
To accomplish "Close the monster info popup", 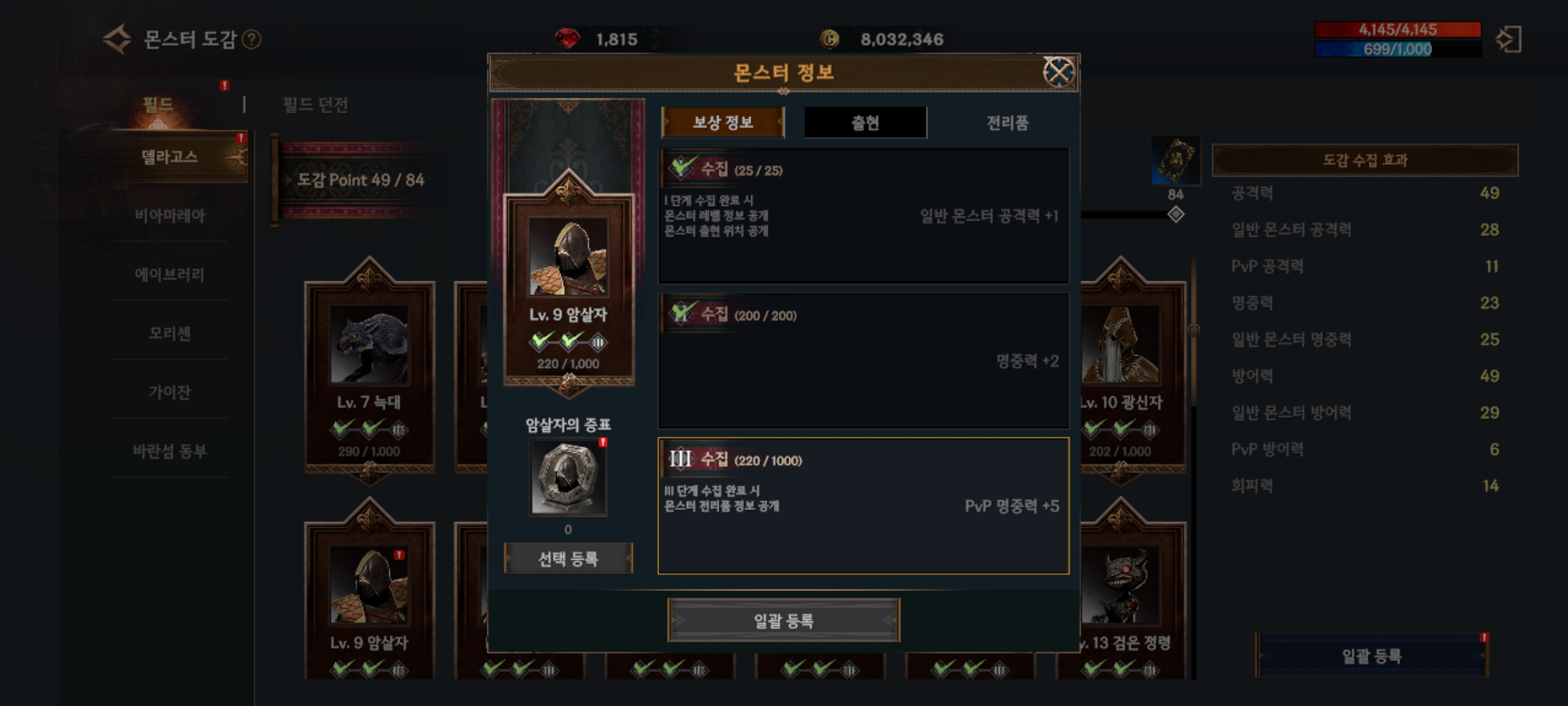I will click(1058, 72).
